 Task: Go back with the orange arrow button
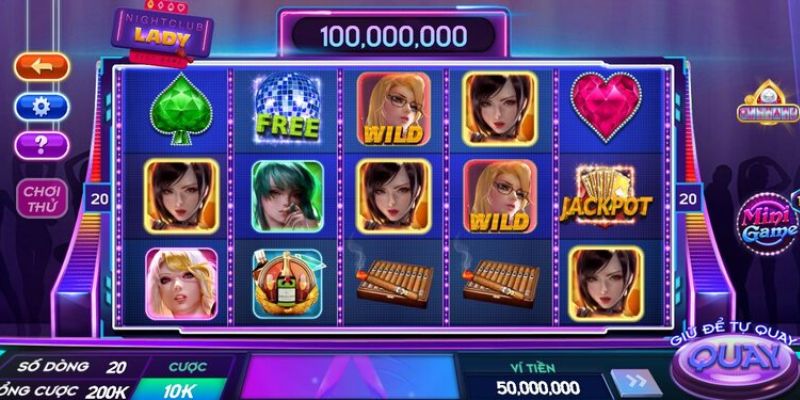pos(42,67)
